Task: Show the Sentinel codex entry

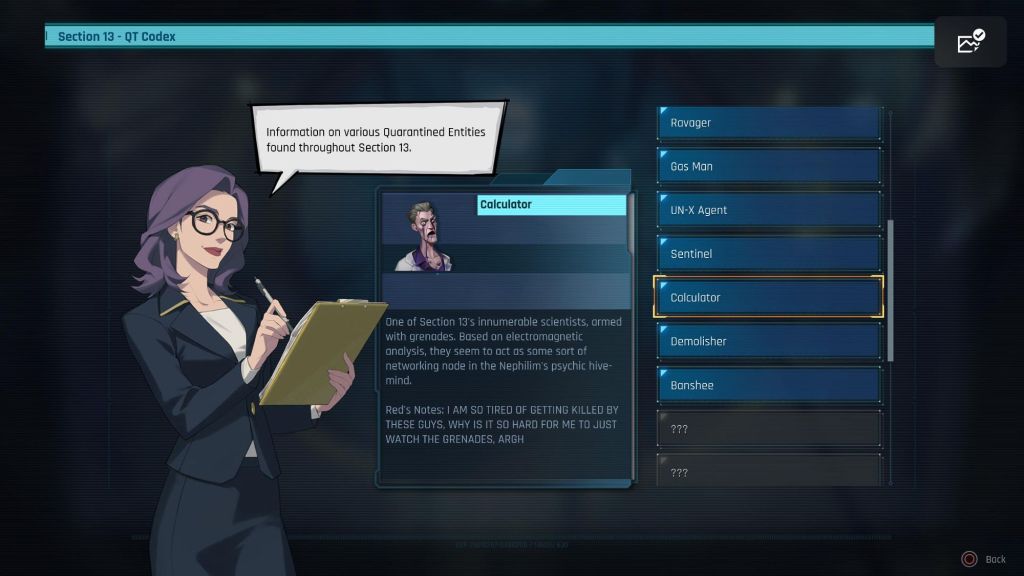Action: click(768, 254)
